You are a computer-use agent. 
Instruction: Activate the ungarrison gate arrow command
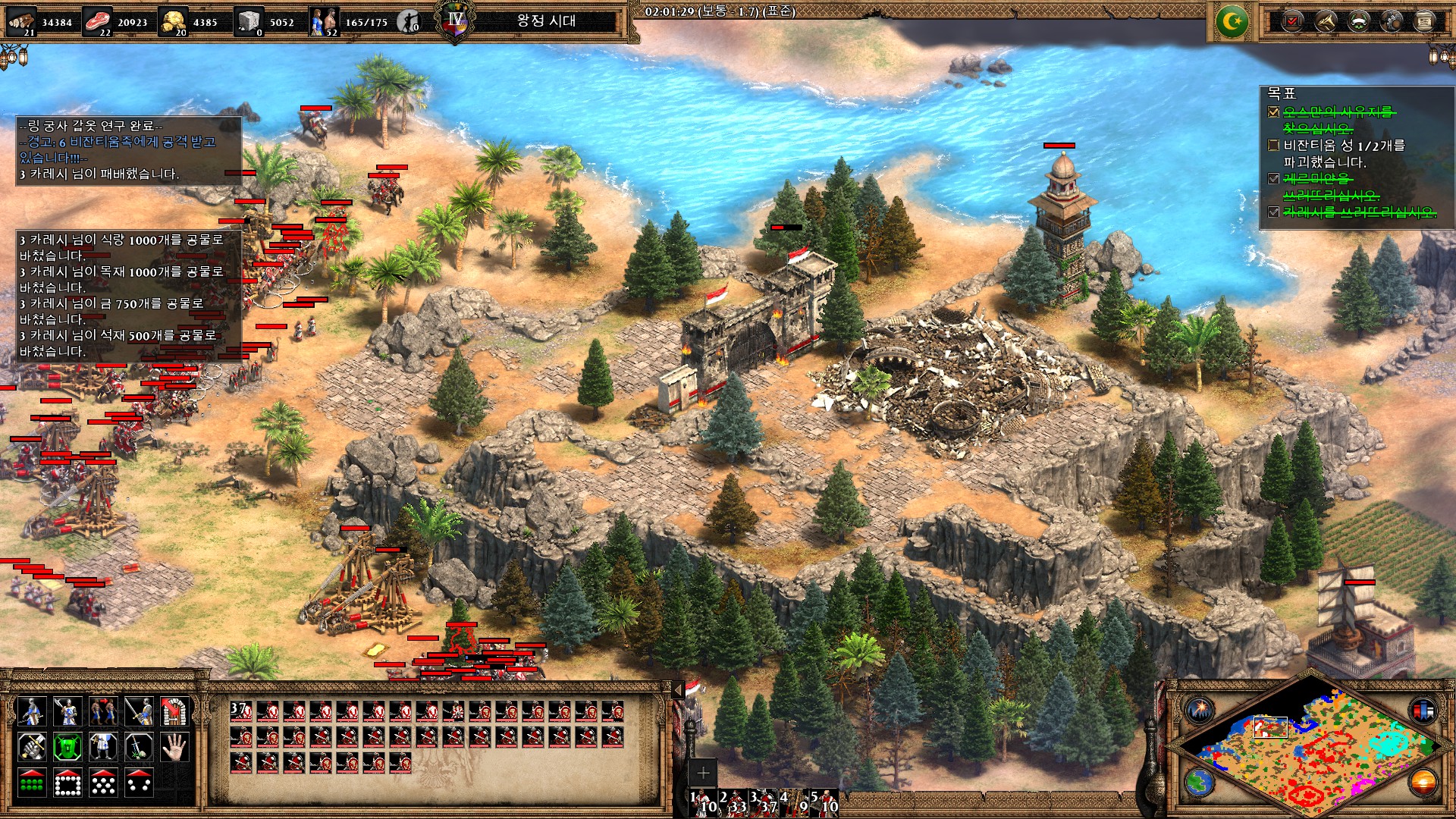coord(174,711)
